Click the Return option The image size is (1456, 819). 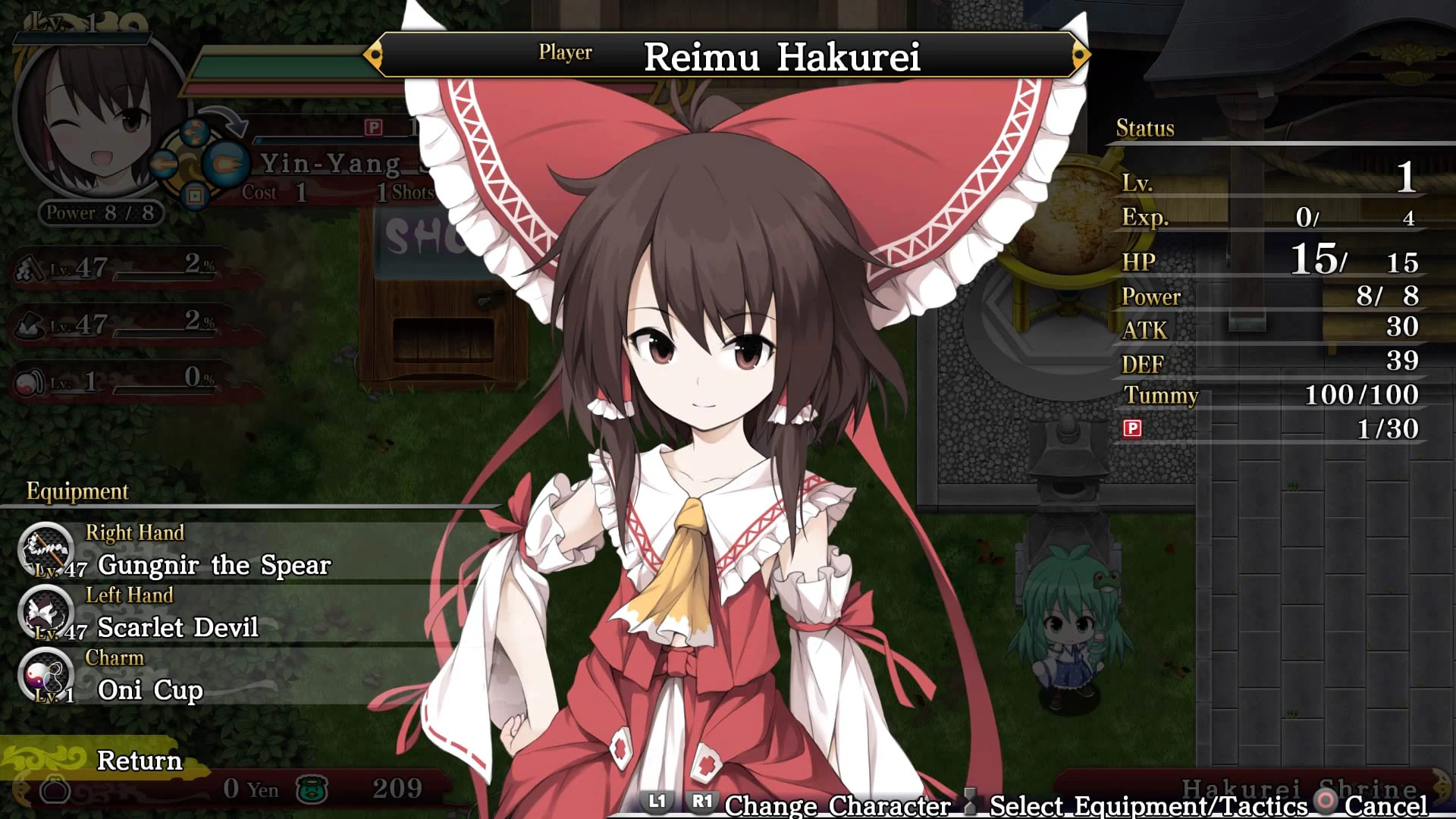(139, 761)
